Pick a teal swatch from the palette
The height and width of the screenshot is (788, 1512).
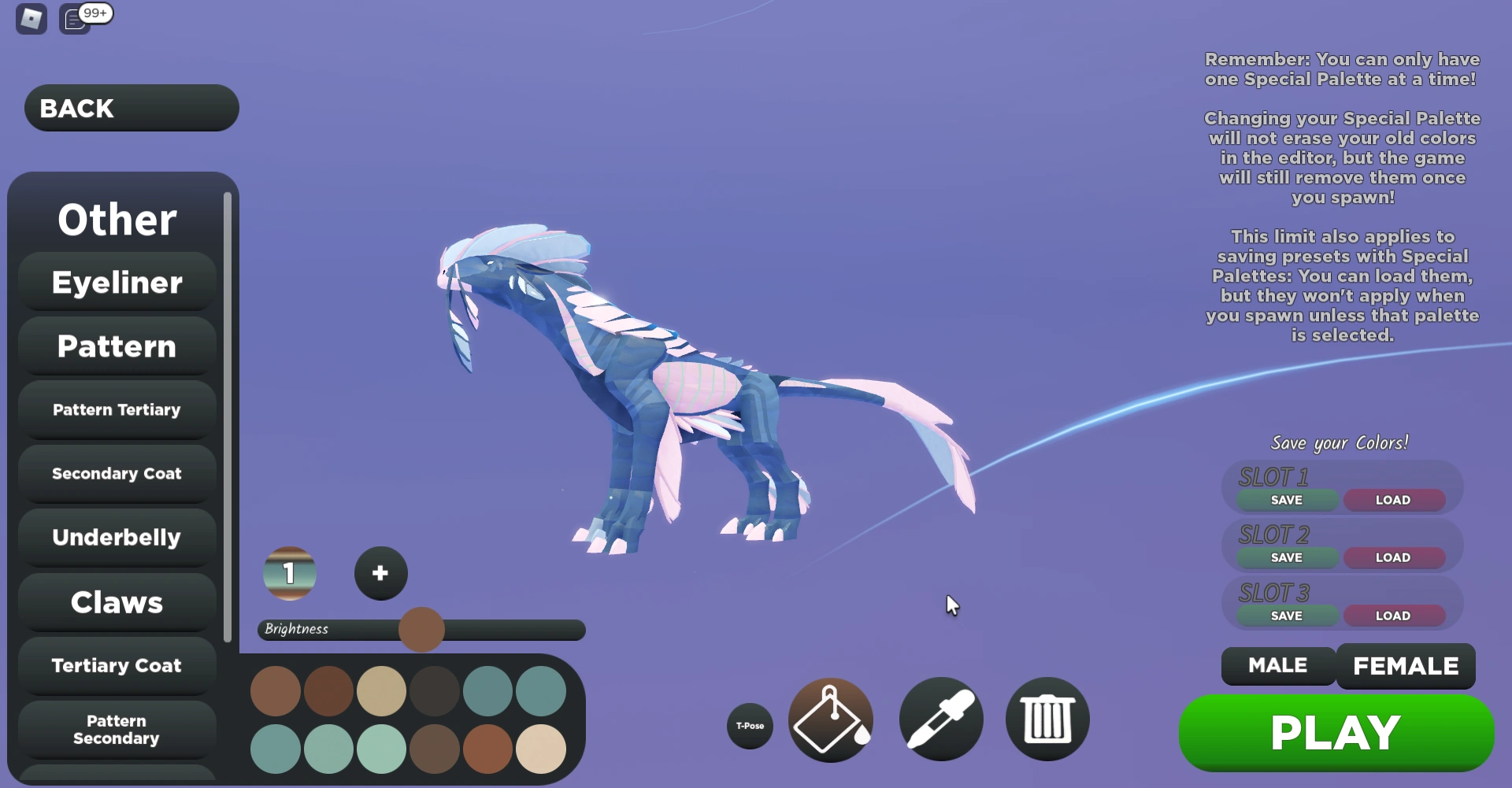[x=489, y=691]
